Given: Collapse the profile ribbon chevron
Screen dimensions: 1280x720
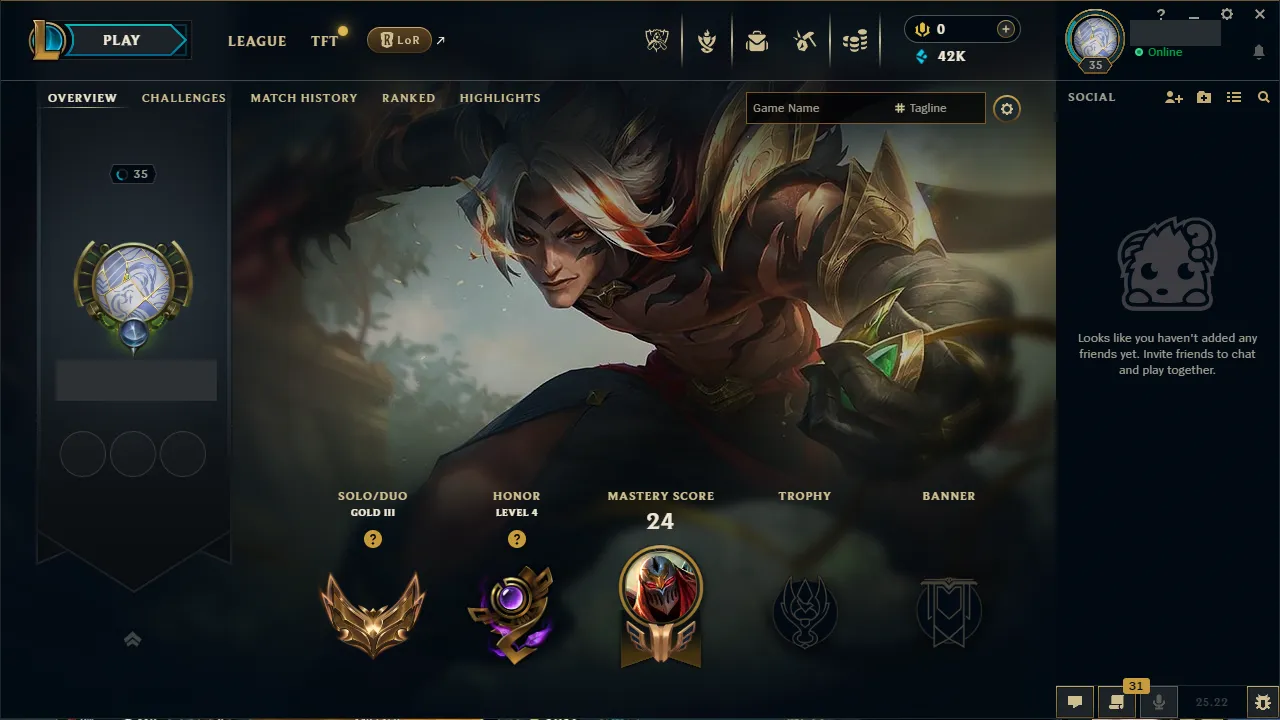Looking at the screenshot, I should [x=132, y=639].
